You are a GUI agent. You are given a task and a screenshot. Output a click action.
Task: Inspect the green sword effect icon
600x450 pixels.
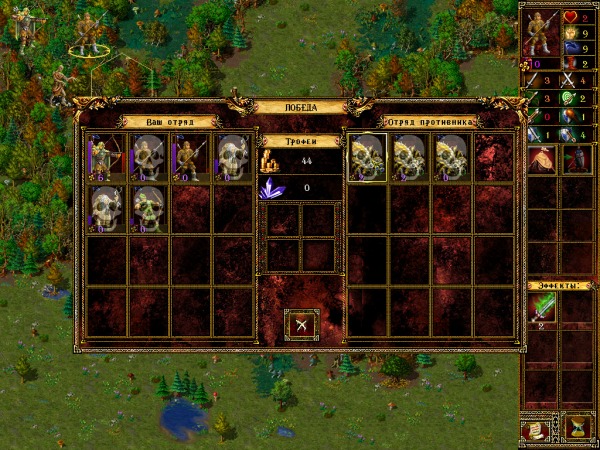tap(544, 308)
